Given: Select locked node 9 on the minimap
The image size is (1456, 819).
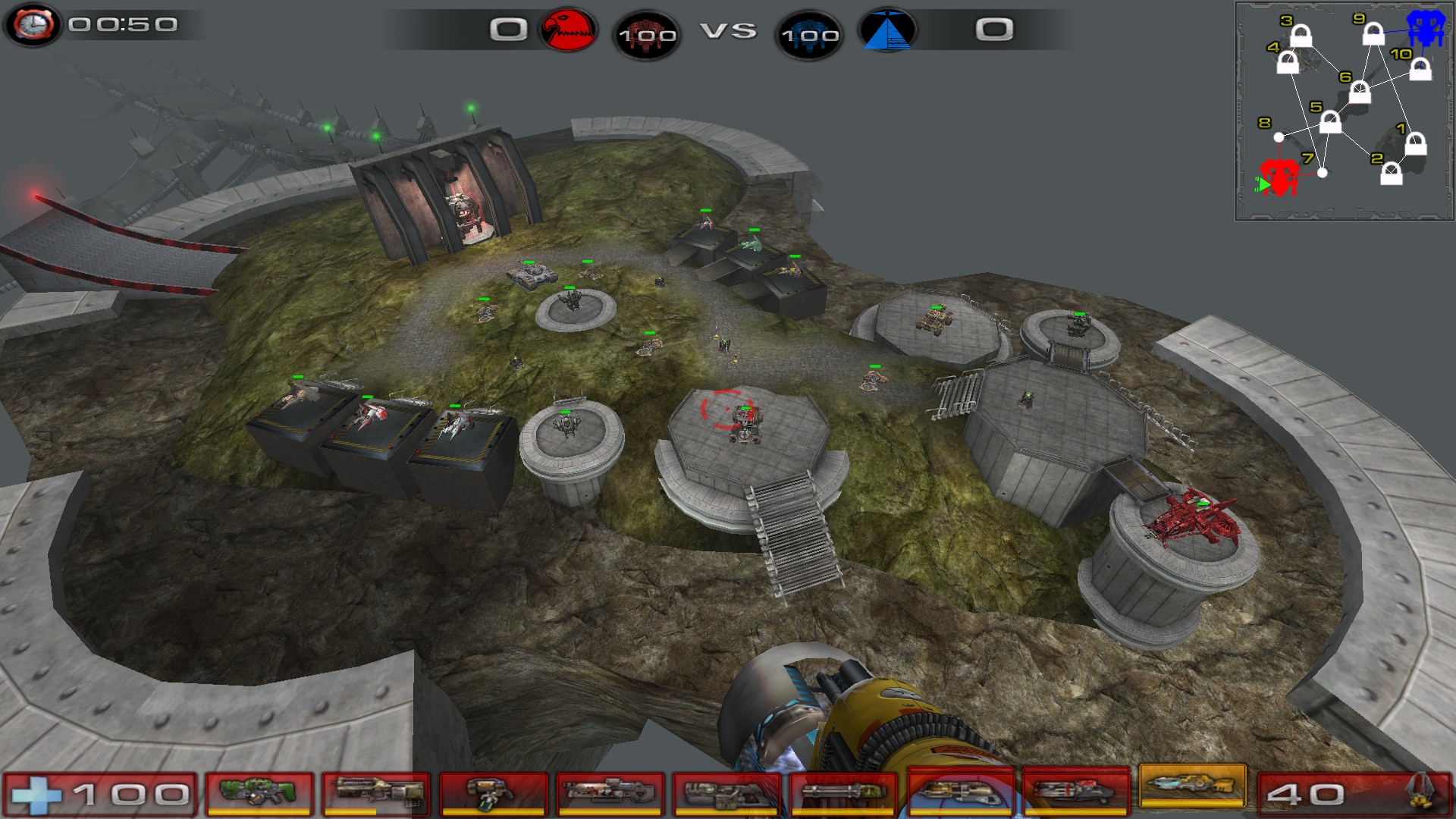Looking at the screenshot, I should click(1373, 33).
